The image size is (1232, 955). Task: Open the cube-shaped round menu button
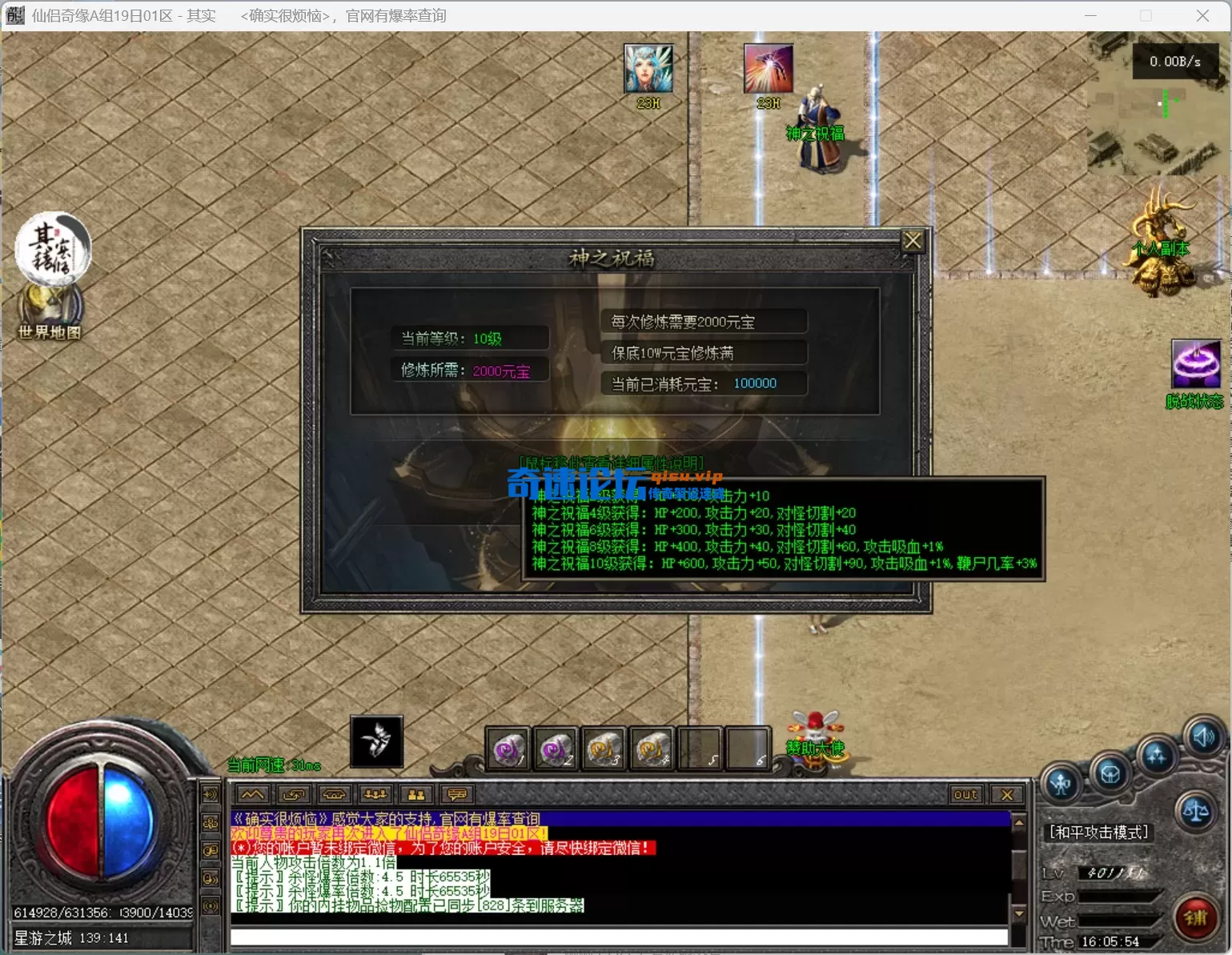coord(1110,774)
